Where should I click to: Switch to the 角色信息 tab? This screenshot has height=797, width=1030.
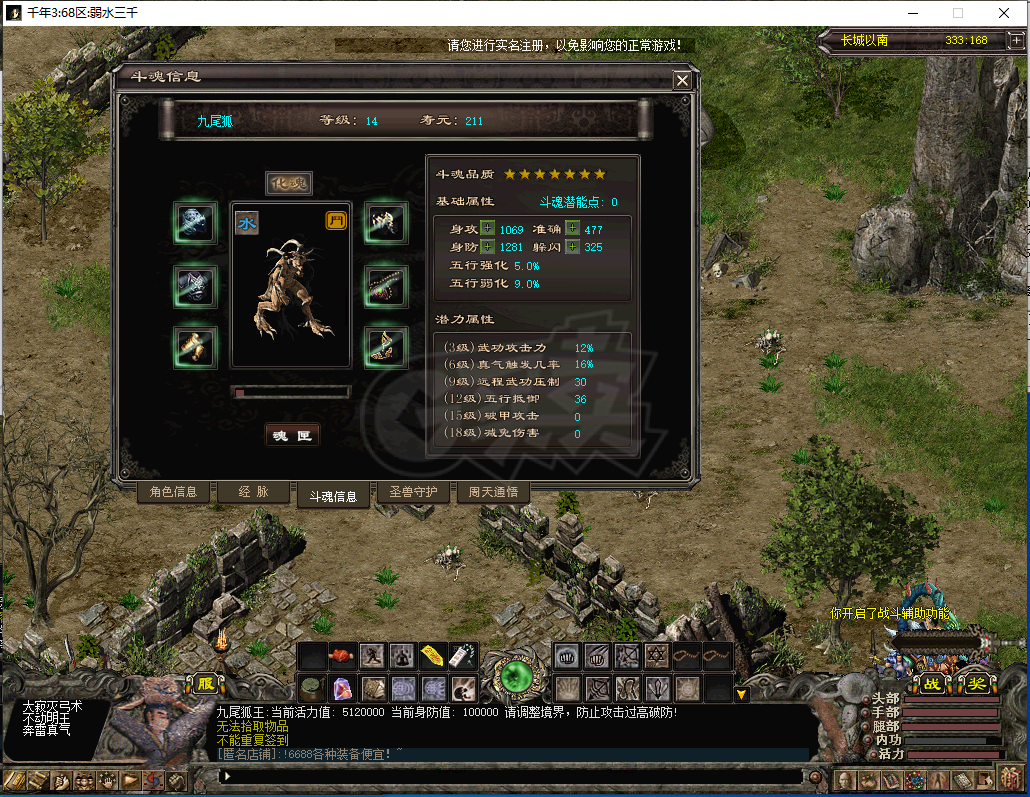pos(174,492)
